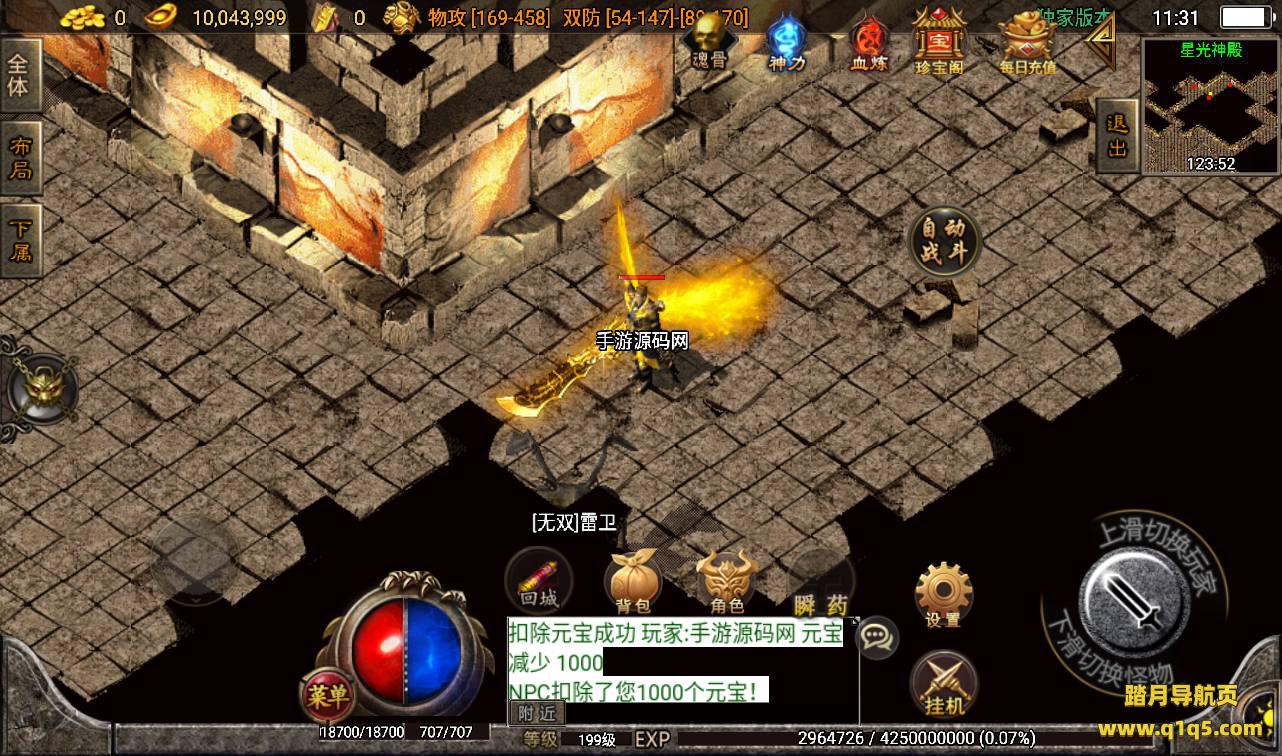Activate the 挂机 idle mode button
This screenshot has width=1282, height=756.
[943, 683]
